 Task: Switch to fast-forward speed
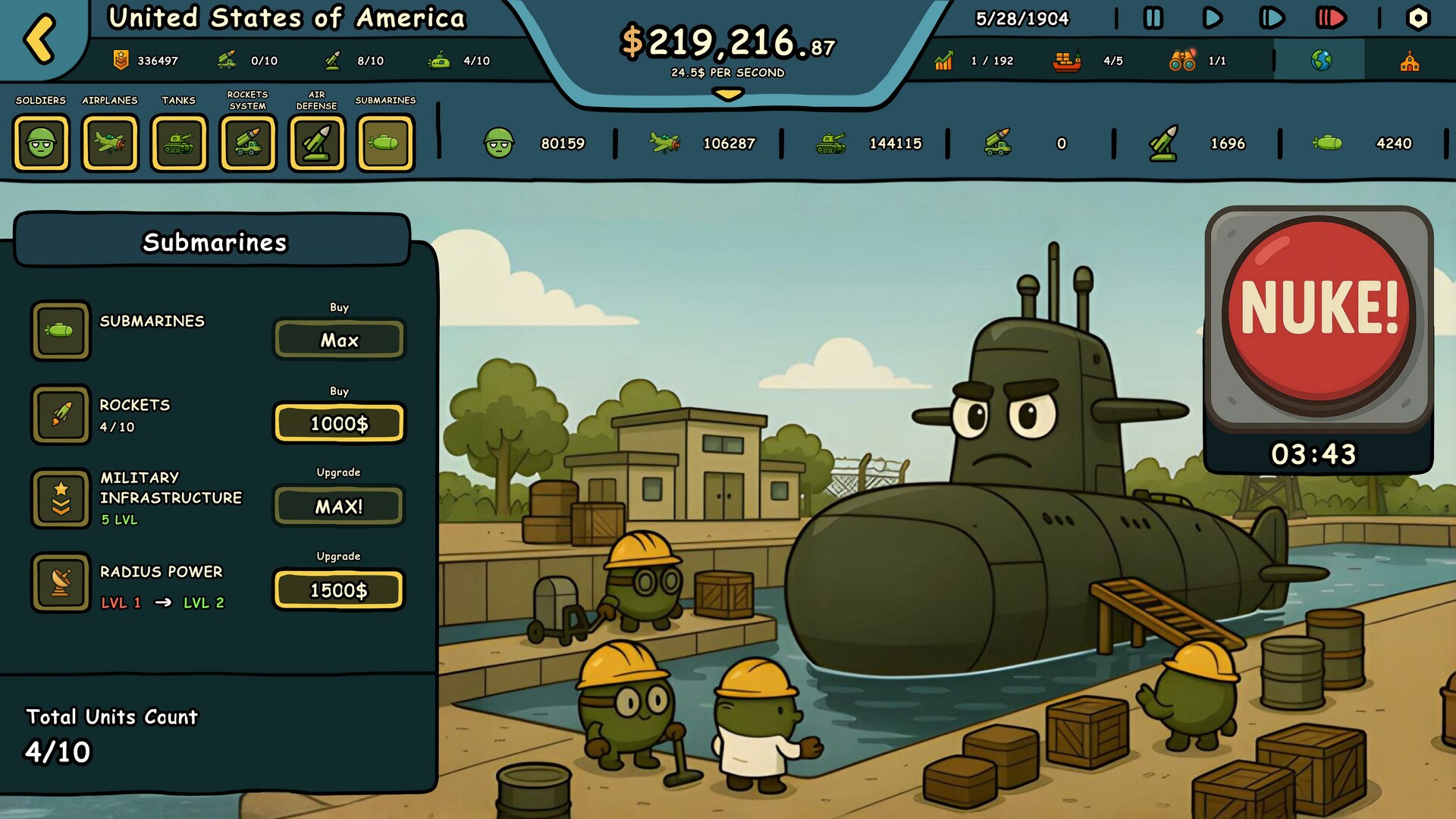[1271, 18]
